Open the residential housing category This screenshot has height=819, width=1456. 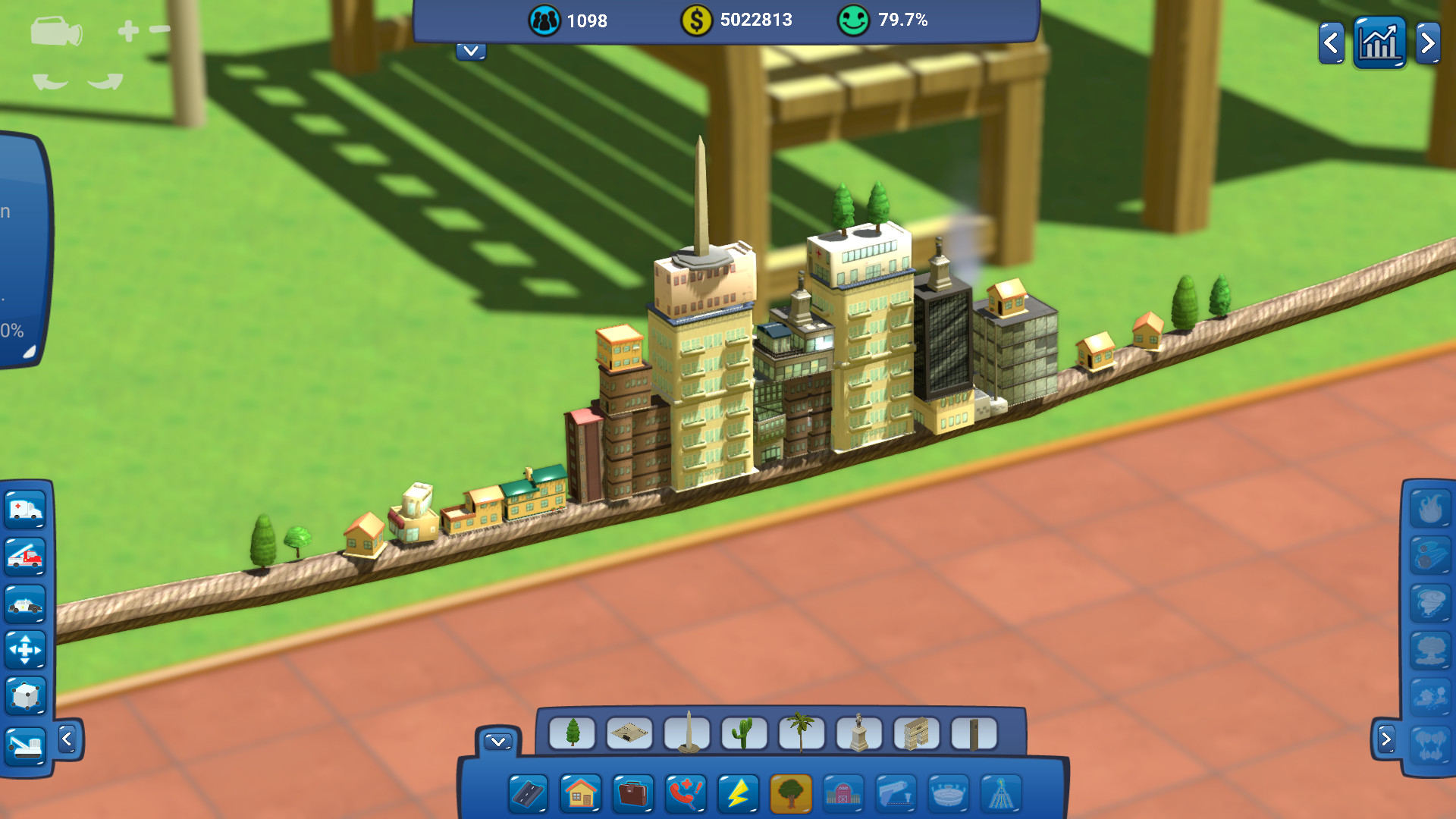coord(582,793)
